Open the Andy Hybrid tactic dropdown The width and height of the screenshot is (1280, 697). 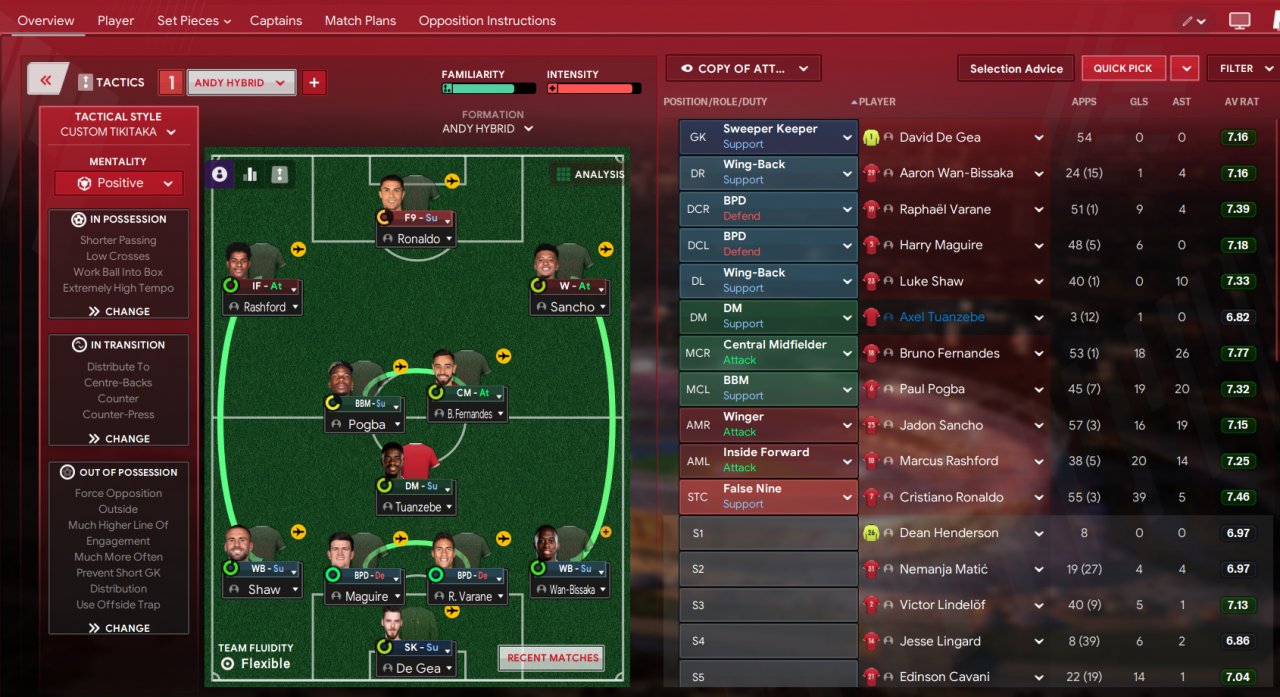[240, 83]
